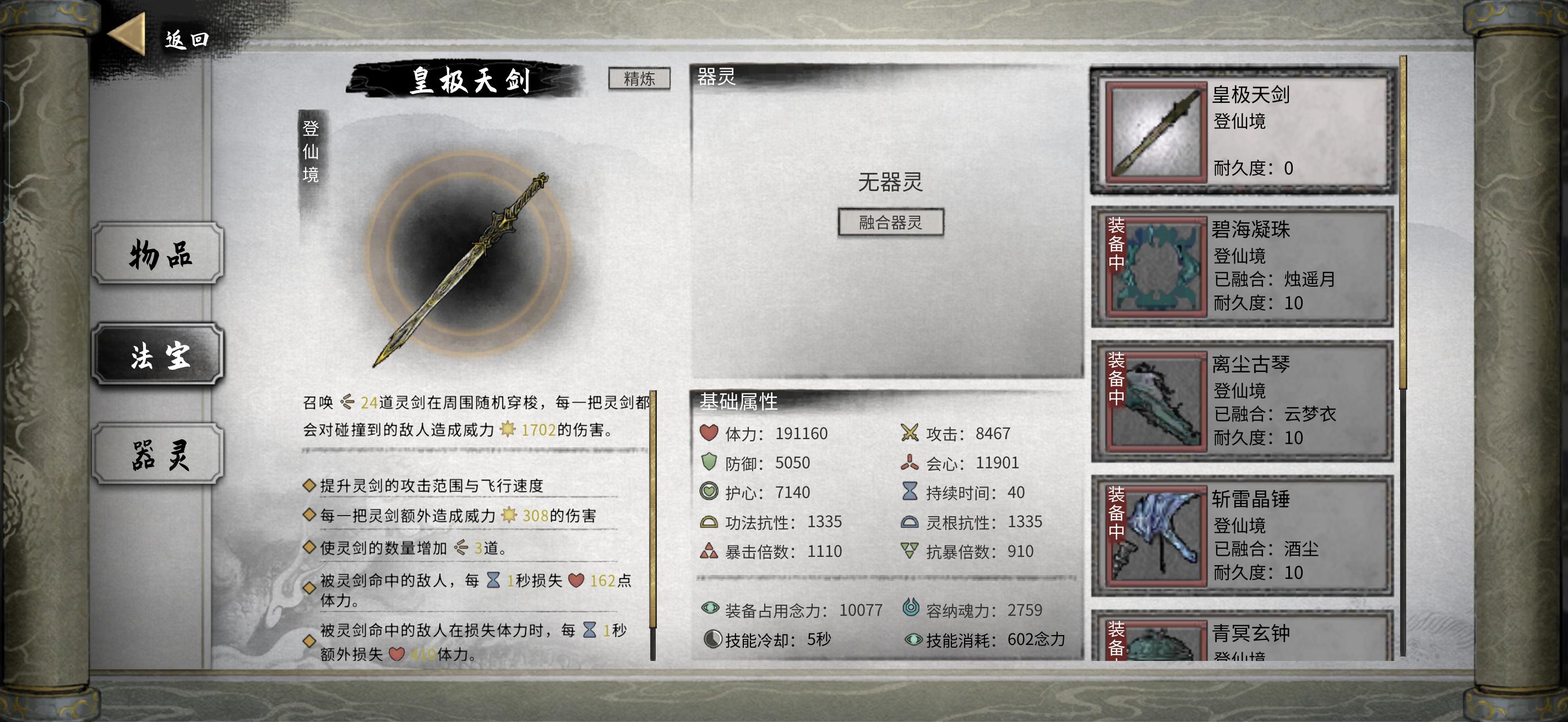Tap the red triangles icon for 暴击倍数
1568x722 pixels.
pos(710,551)
